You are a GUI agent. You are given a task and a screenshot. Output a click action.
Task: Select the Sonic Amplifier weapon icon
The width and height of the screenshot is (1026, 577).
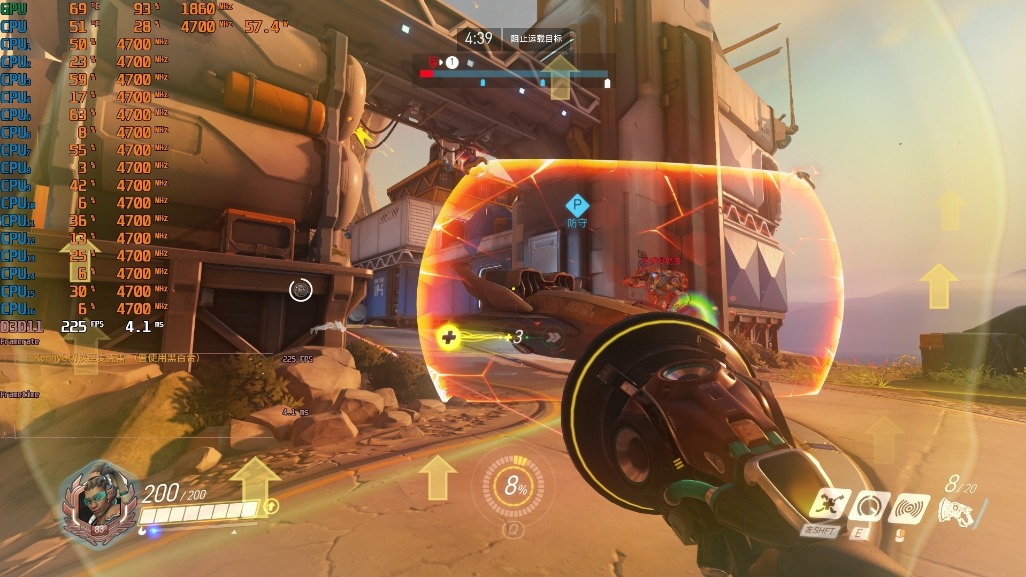pyautogui.click(x=957, y=510)
